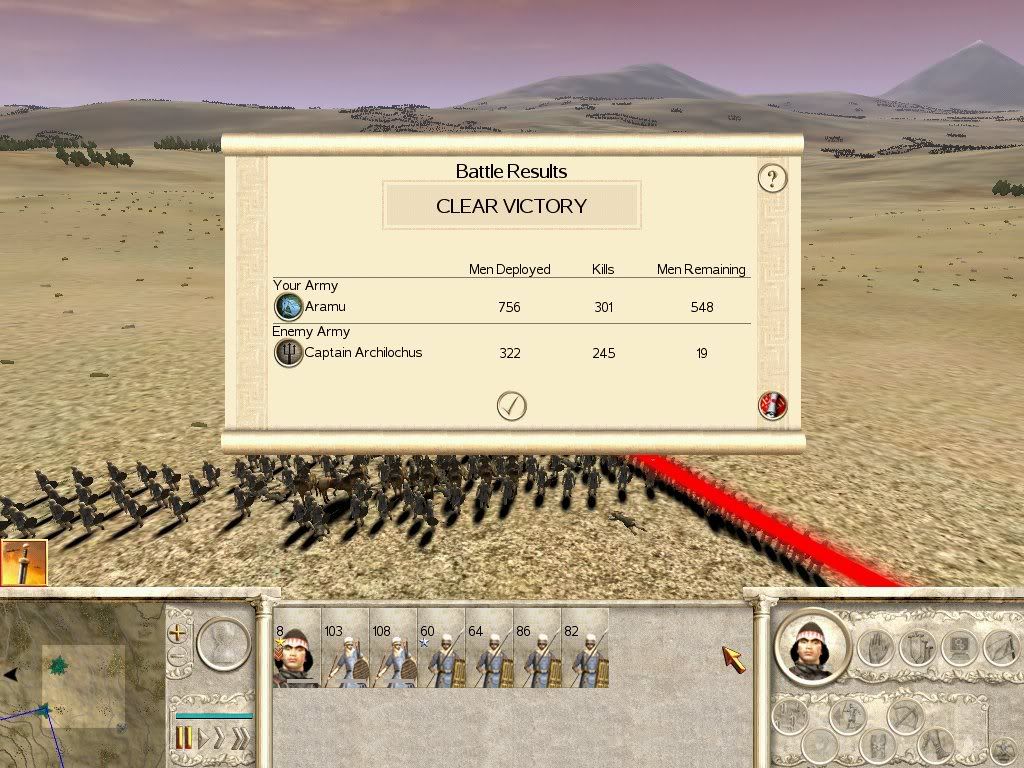Click the general's round portrait
The height and width of the screenshot is (768, 1024).
point(811,646)
